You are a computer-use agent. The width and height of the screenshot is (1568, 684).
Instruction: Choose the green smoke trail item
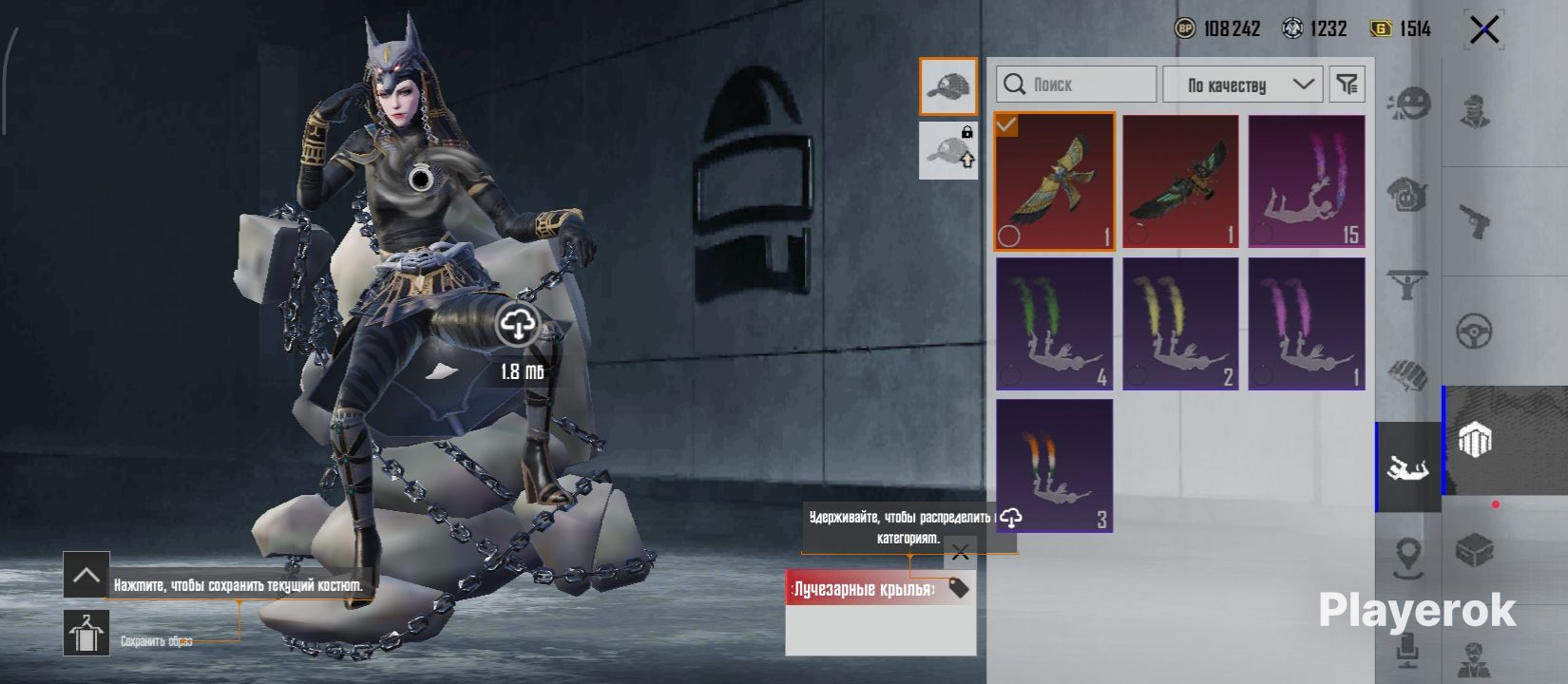click(x=1054, y=324)
